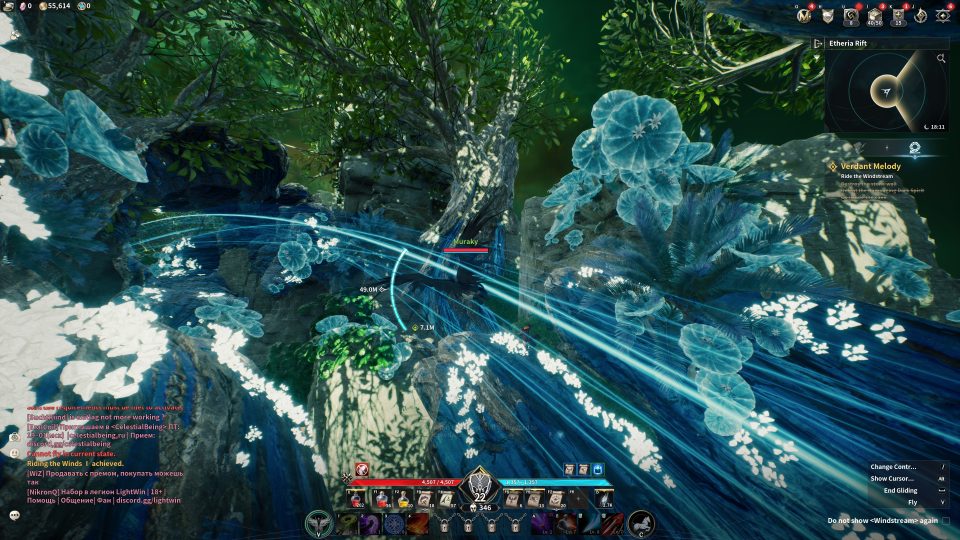Image resolution: width=960 pixels, height=540 pixels.
Task: Use the red health potion slot
Action: pos(355,498)
